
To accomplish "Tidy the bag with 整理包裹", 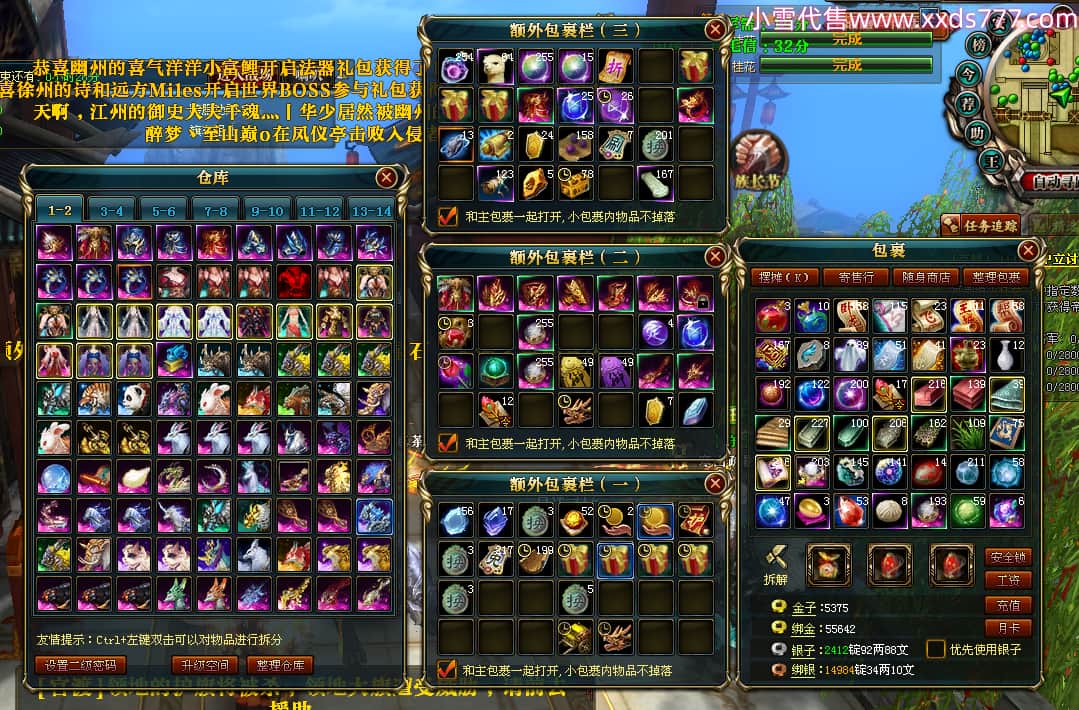I will [996, 277].
